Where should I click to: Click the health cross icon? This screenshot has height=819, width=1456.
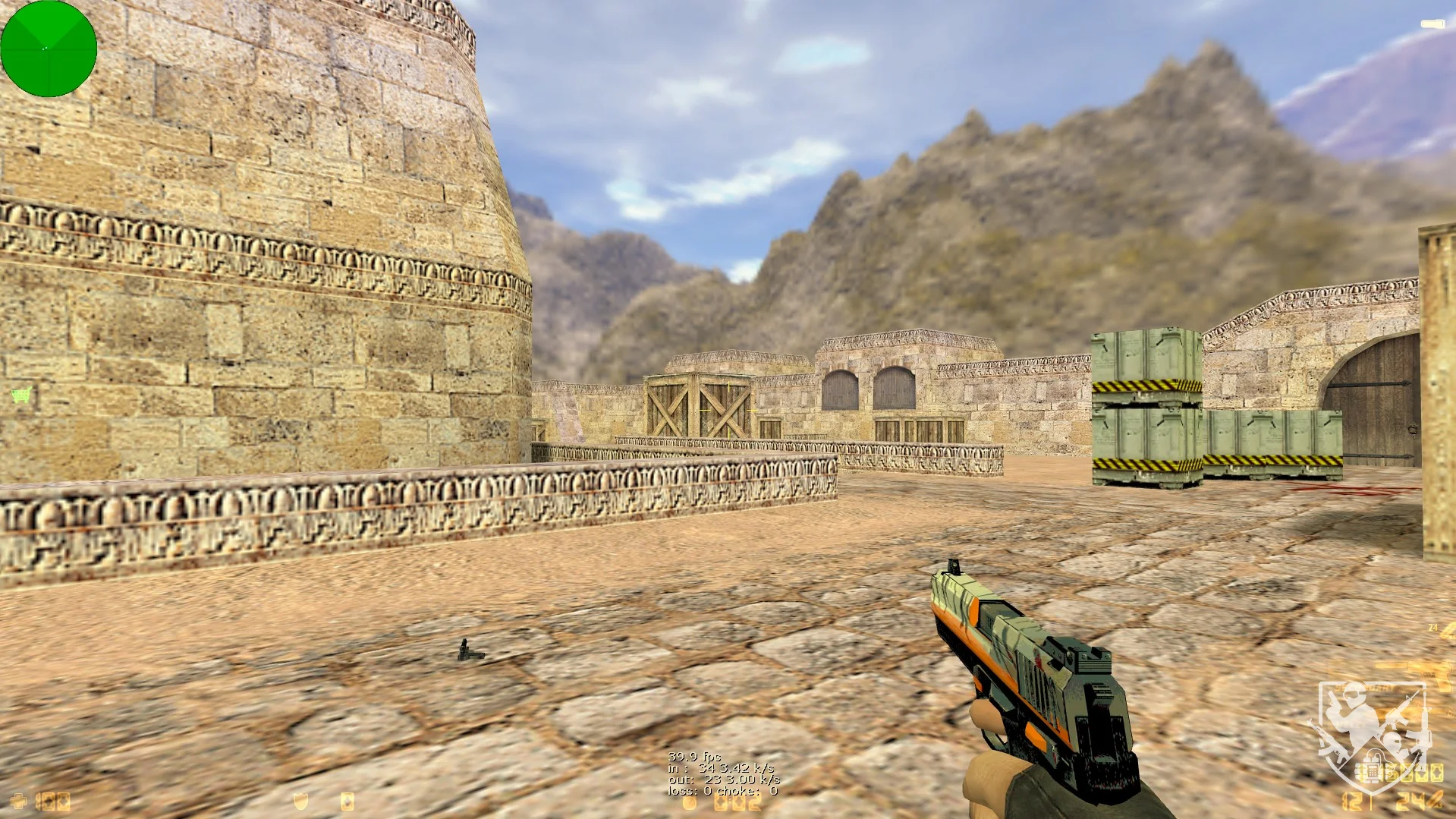coord(18,802)
